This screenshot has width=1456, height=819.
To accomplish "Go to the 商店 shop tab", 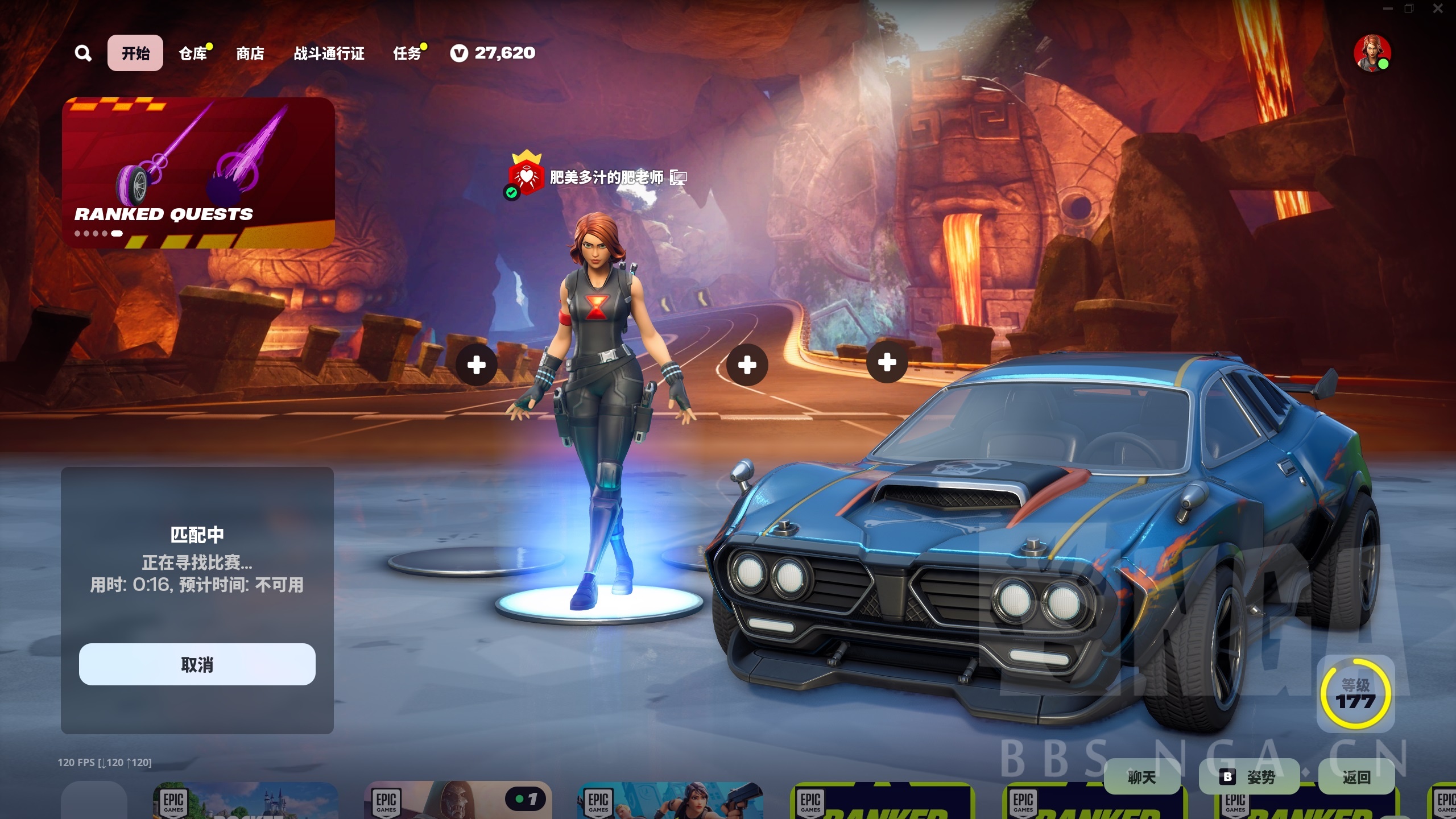I will pos(250,53).
